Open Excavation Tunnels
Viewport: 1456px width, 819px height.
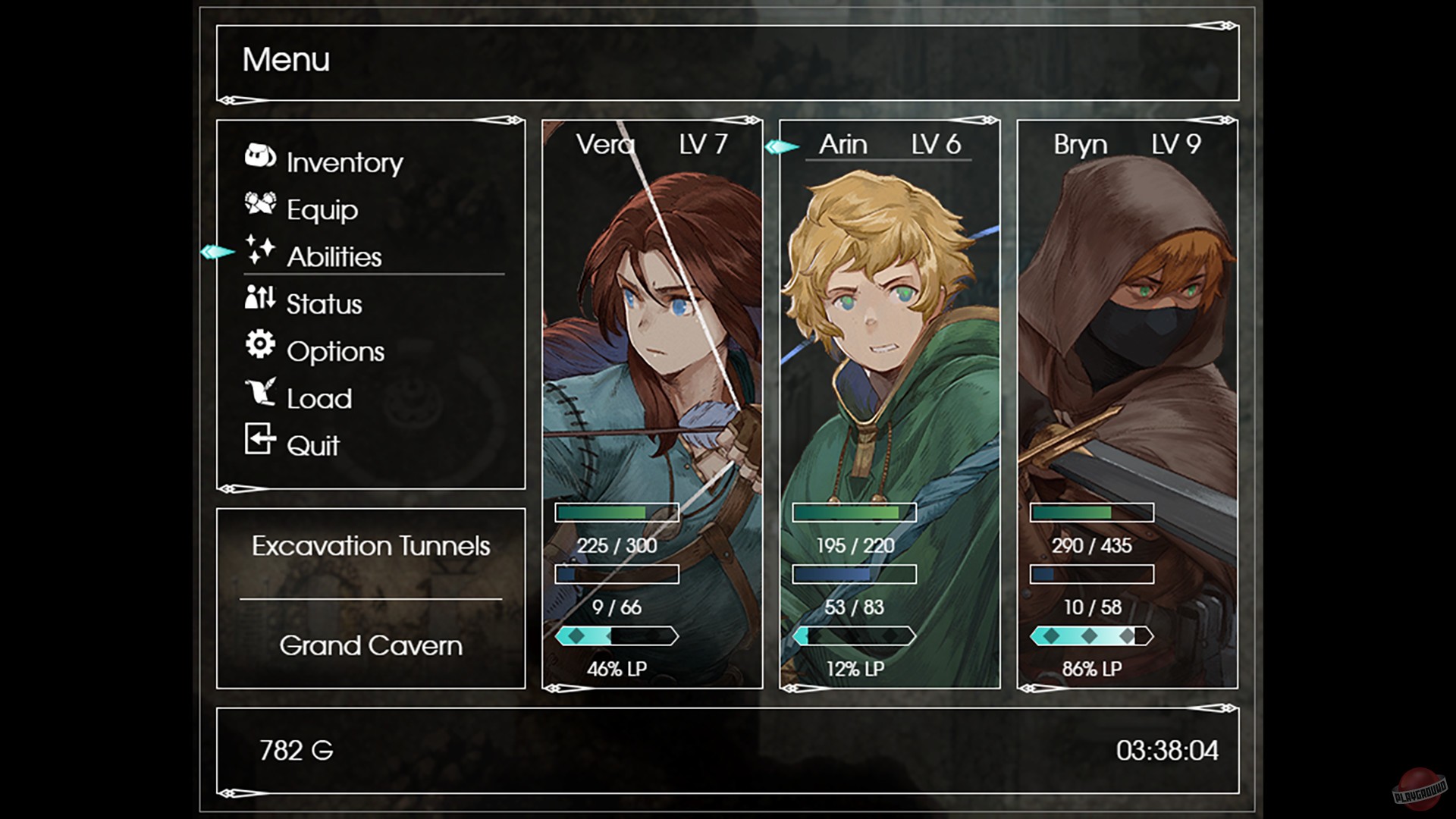pyautogui.click(x=371, y=546)
